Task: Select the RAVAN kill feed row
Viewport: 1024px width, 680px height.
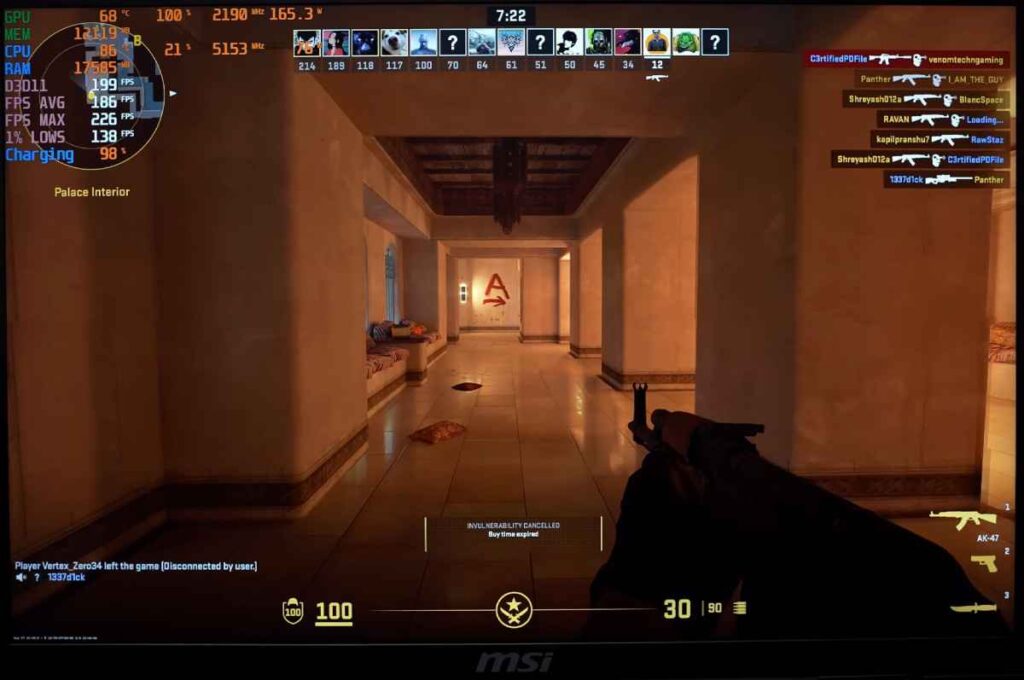Action: click(942, 119)
